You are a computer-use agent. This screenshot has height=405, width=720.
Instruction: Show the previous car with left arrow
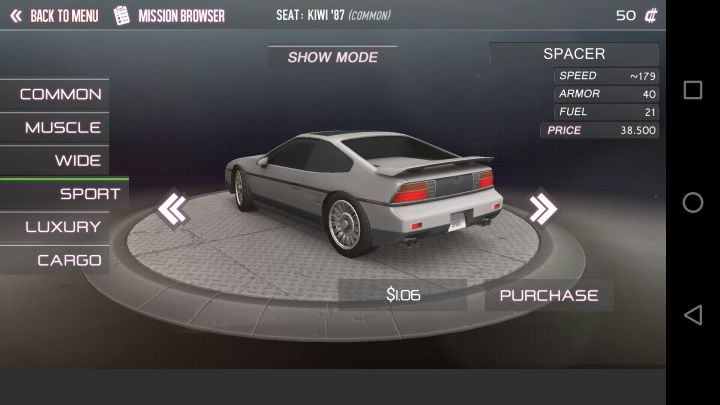click(x=172, y=209)
